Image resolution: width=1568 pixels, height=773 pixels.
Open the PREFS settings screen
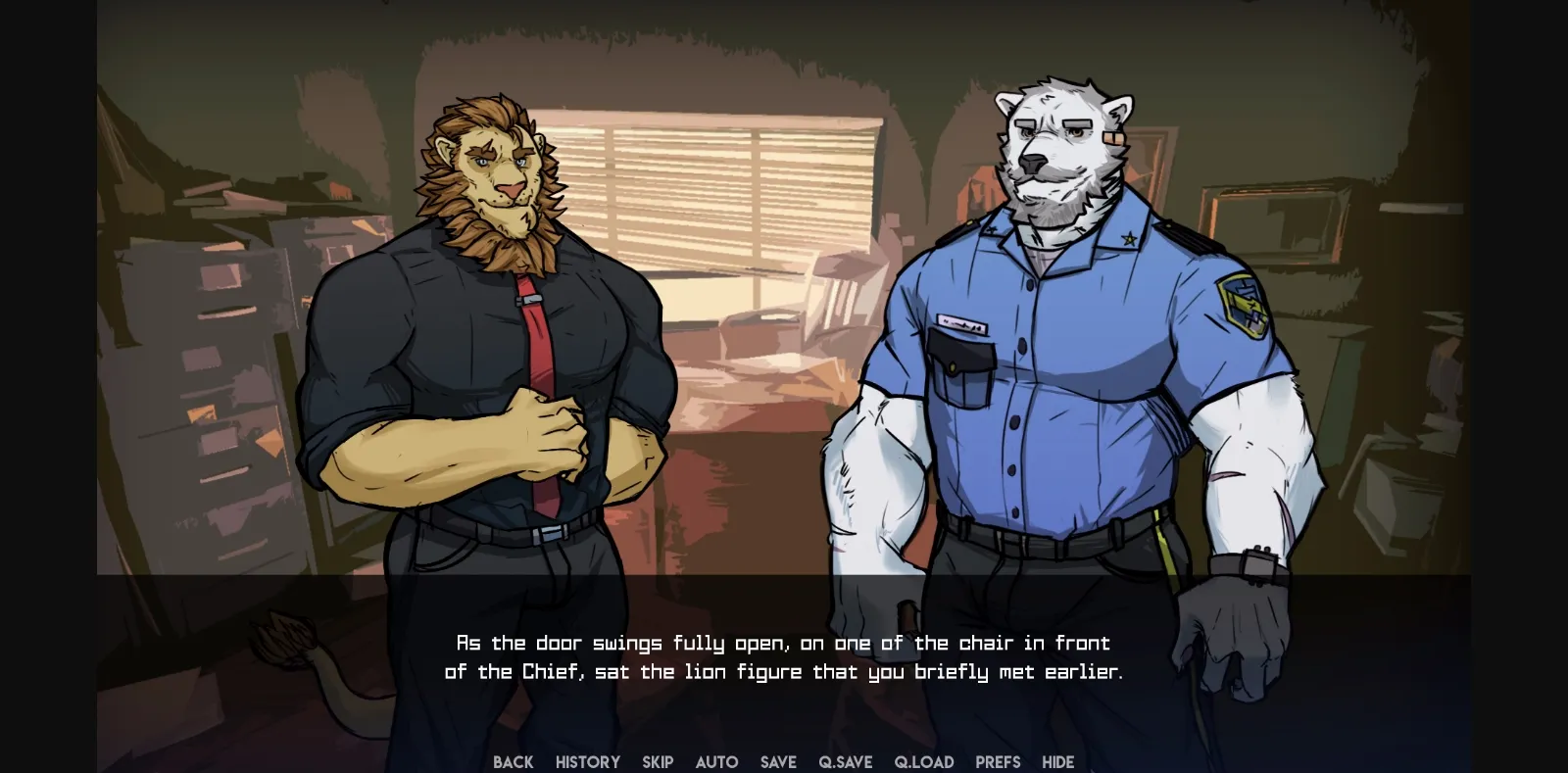click(997, 761)
